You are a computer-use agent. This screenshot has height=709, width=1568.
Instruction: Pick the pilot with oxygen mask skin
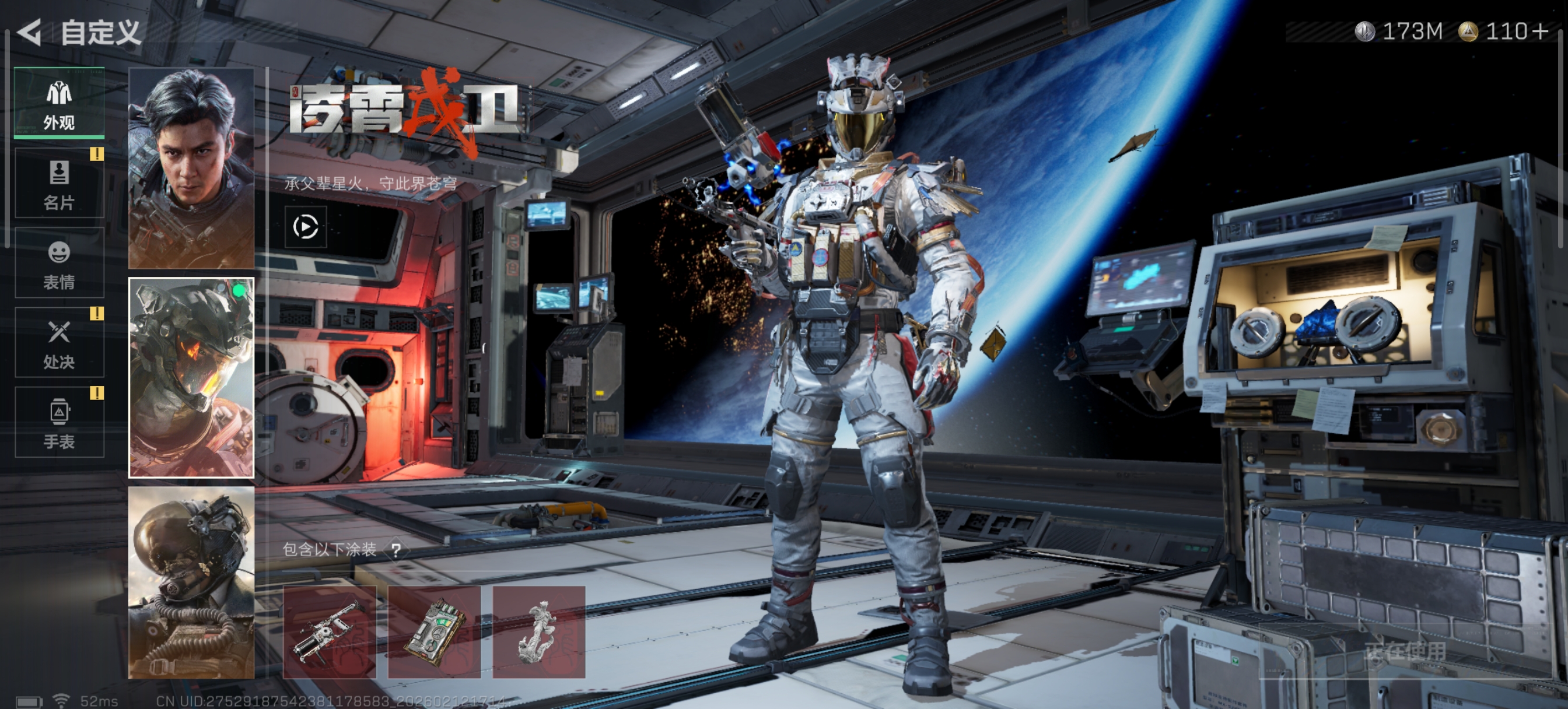click(x=191, y=582)
